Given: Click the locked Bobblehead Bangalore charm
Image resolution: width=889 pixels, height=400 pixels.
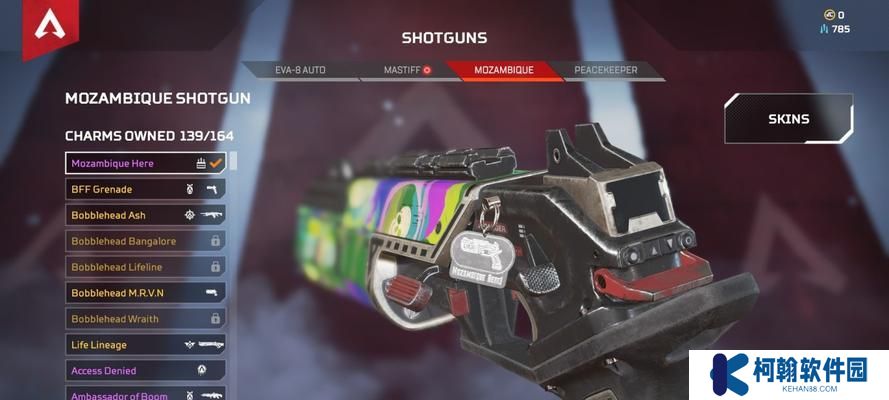Looking at the screenshot, I should 145,241.
